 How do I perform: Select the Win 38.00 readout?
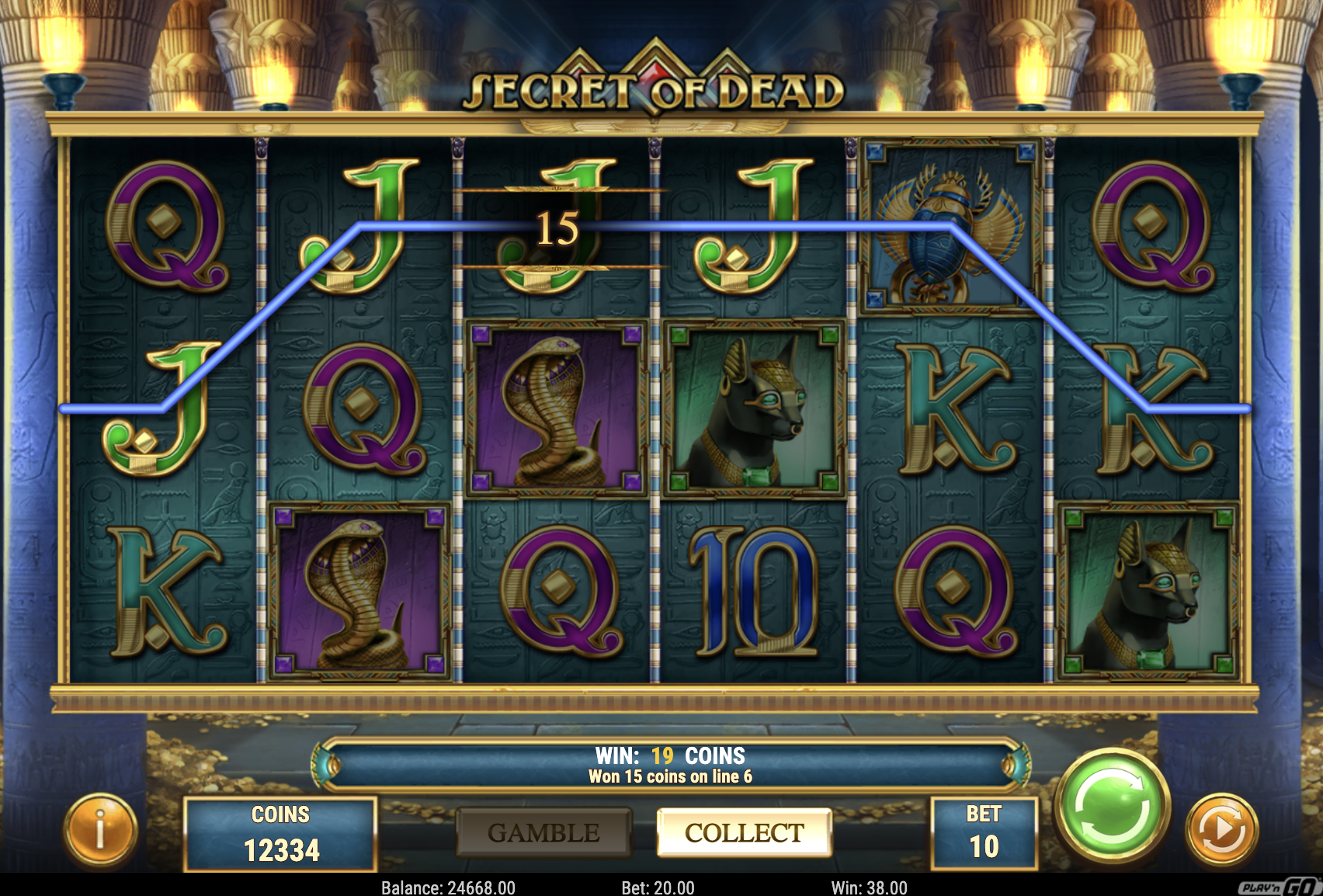click(x=862, y=884)
